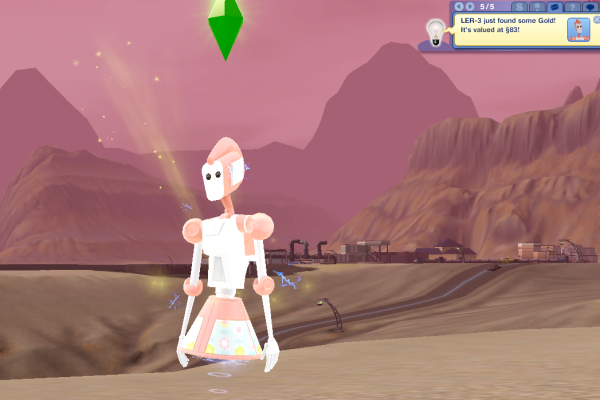This screenshot has width=600, height=400.
Task: Switch to the Simoleon notification tab
Action: (521, 7)
